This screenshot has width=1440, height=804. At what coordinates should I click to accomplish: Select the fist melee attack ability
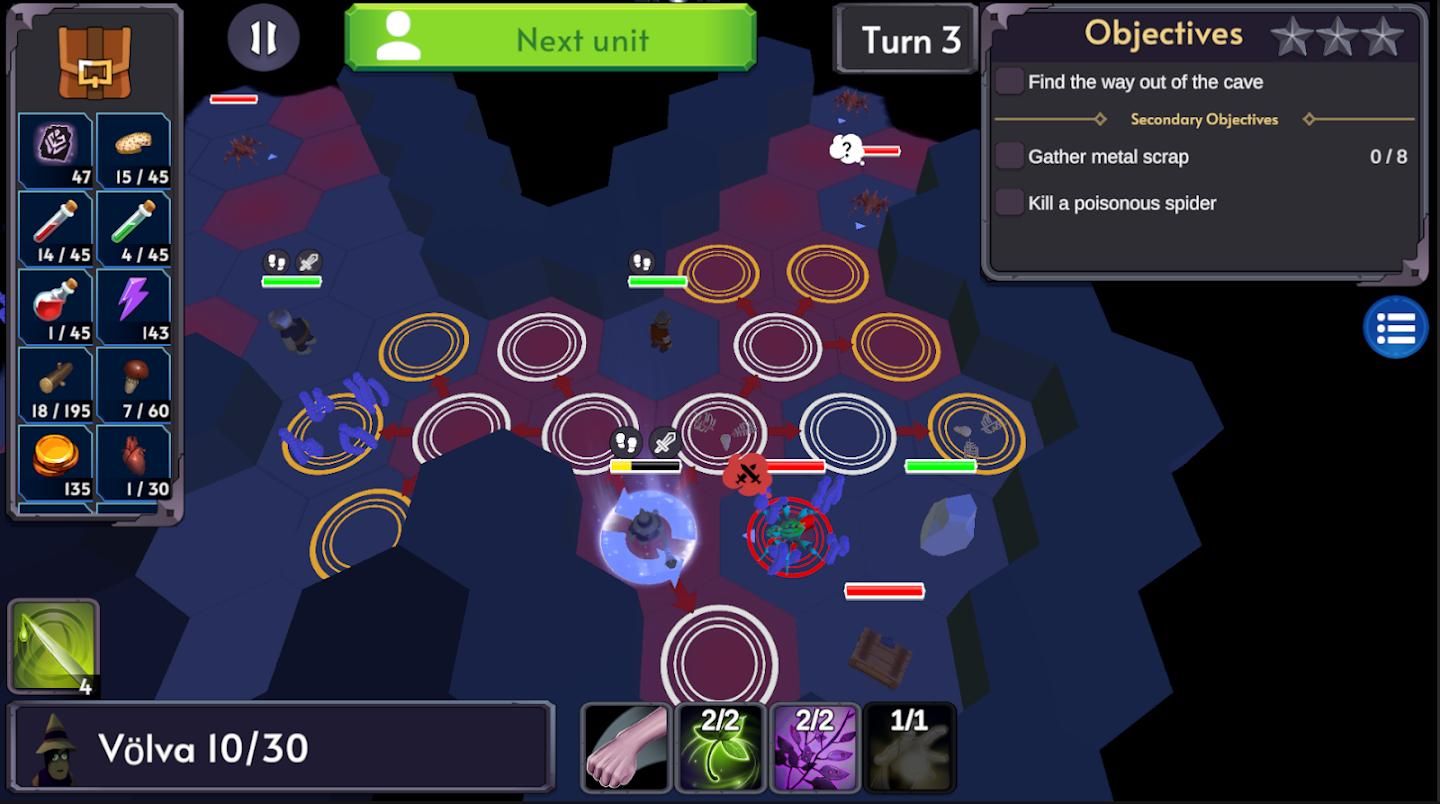click(x=626, y=748)
